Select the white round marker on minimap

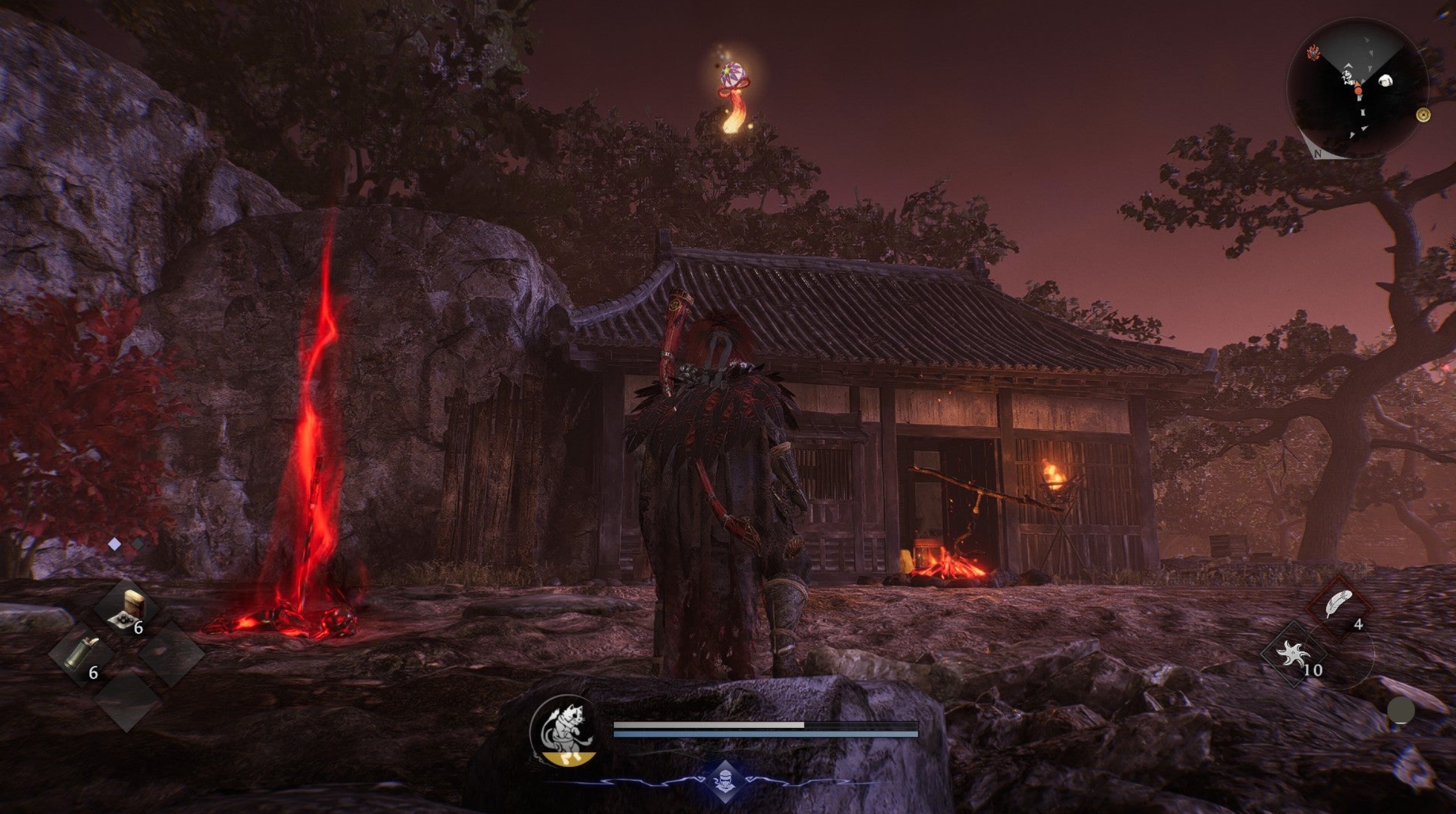(x=1385, y=81)
